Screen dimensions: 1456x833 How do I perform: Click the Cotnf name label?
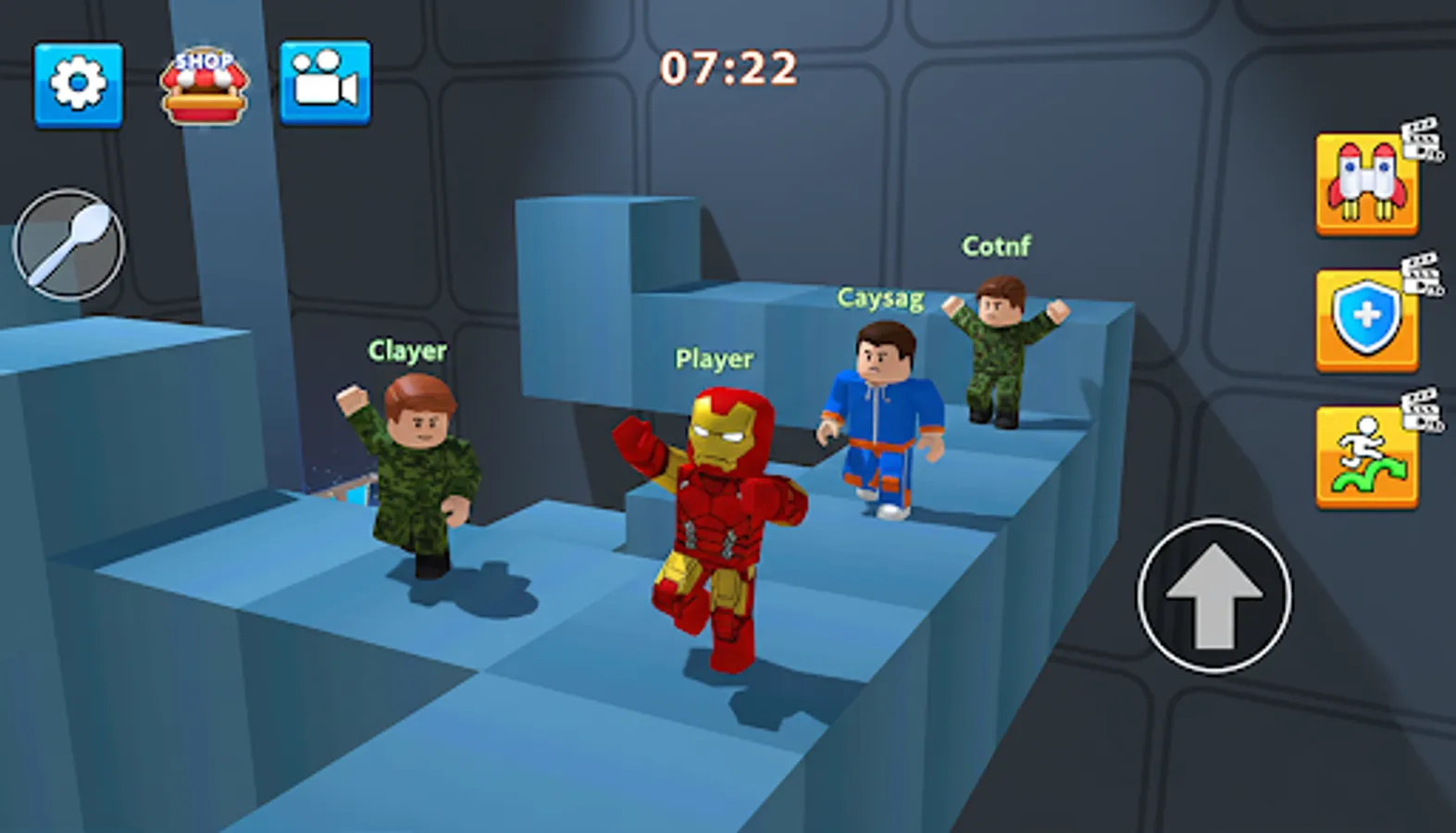pos(997,245)
